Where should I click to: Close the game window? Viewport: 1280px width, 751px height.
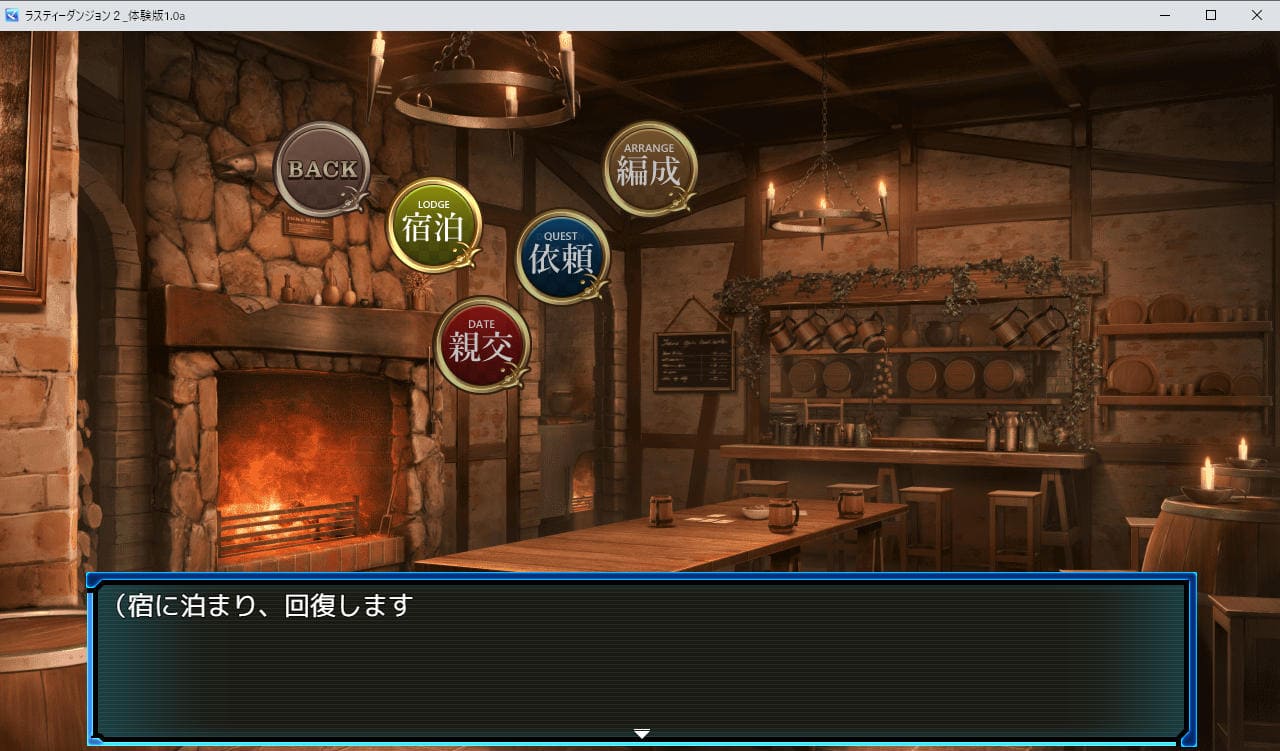point(1256,15)
